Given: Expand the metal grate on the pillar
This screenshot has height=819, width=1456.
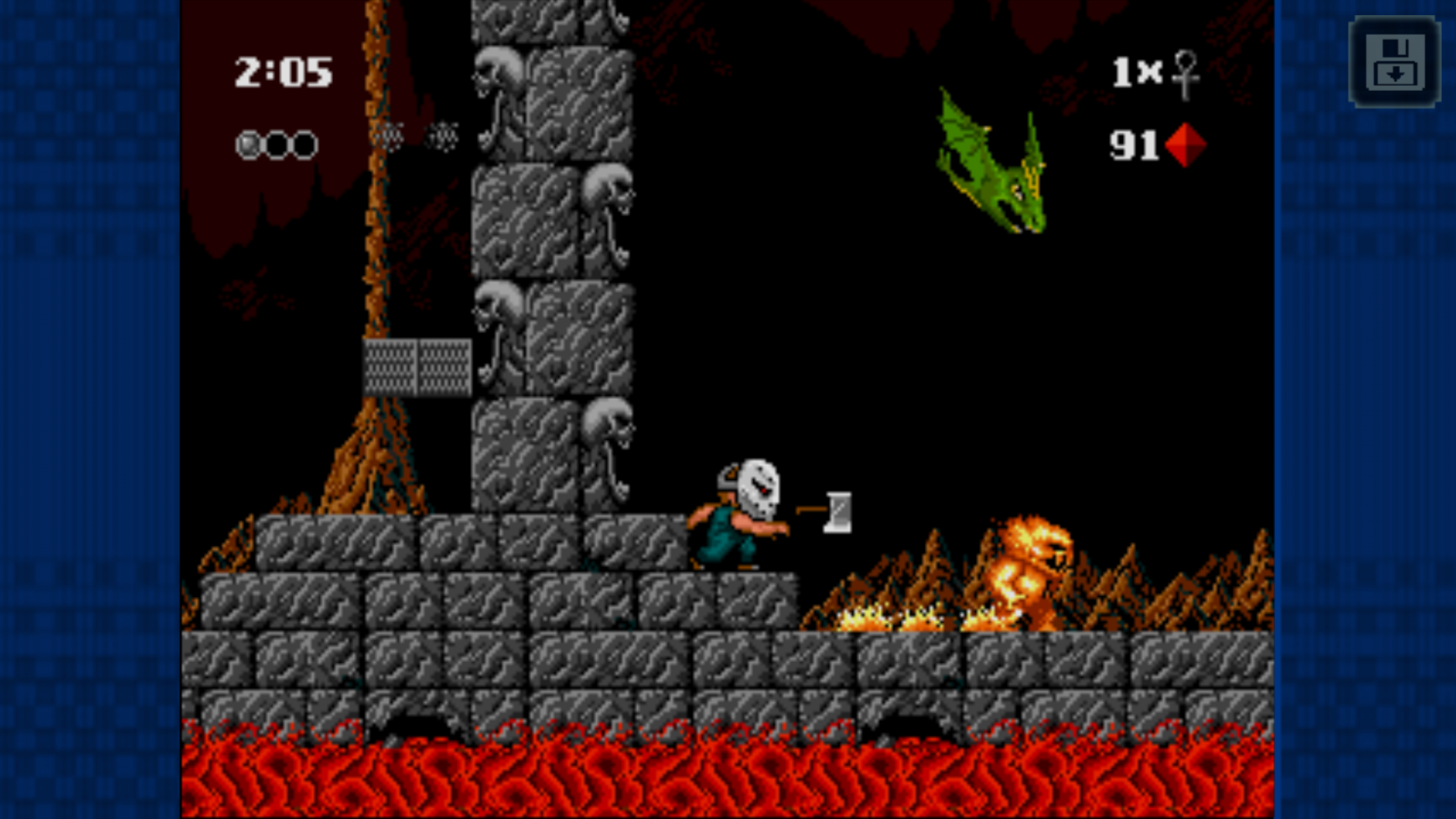Looking at the screenshot, I should [x=419, y=369].
